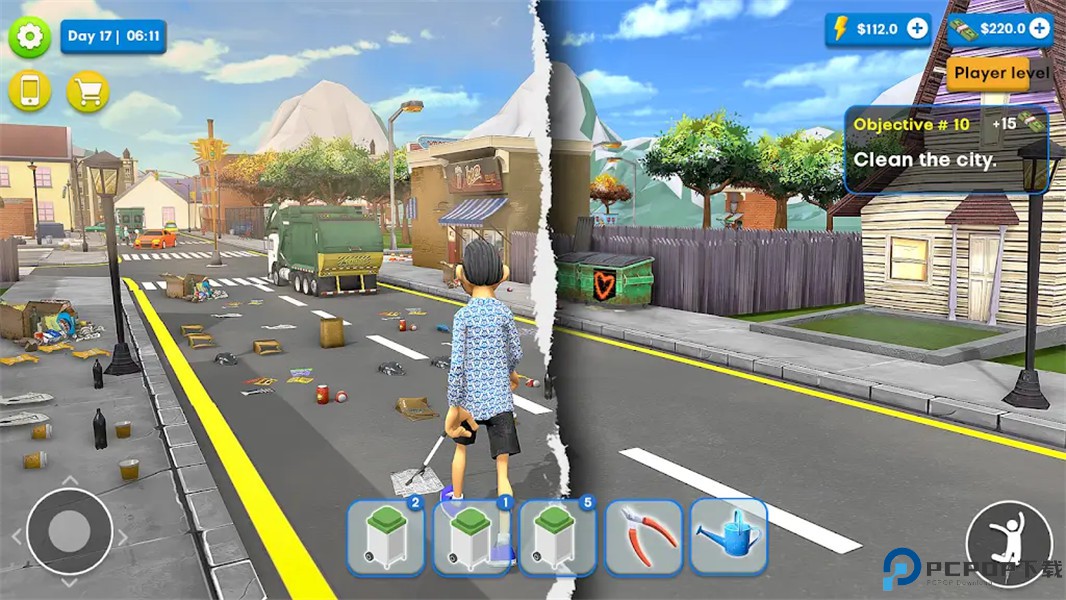Equip the pruning shears tool
The image size is (1066, 600).
[643, 538]
